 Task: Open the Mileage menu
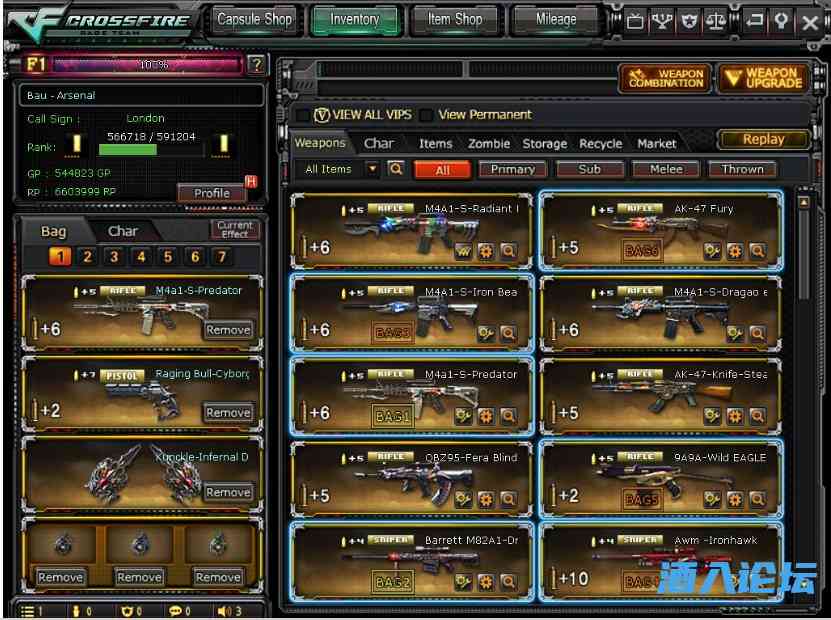pos(555,19)
